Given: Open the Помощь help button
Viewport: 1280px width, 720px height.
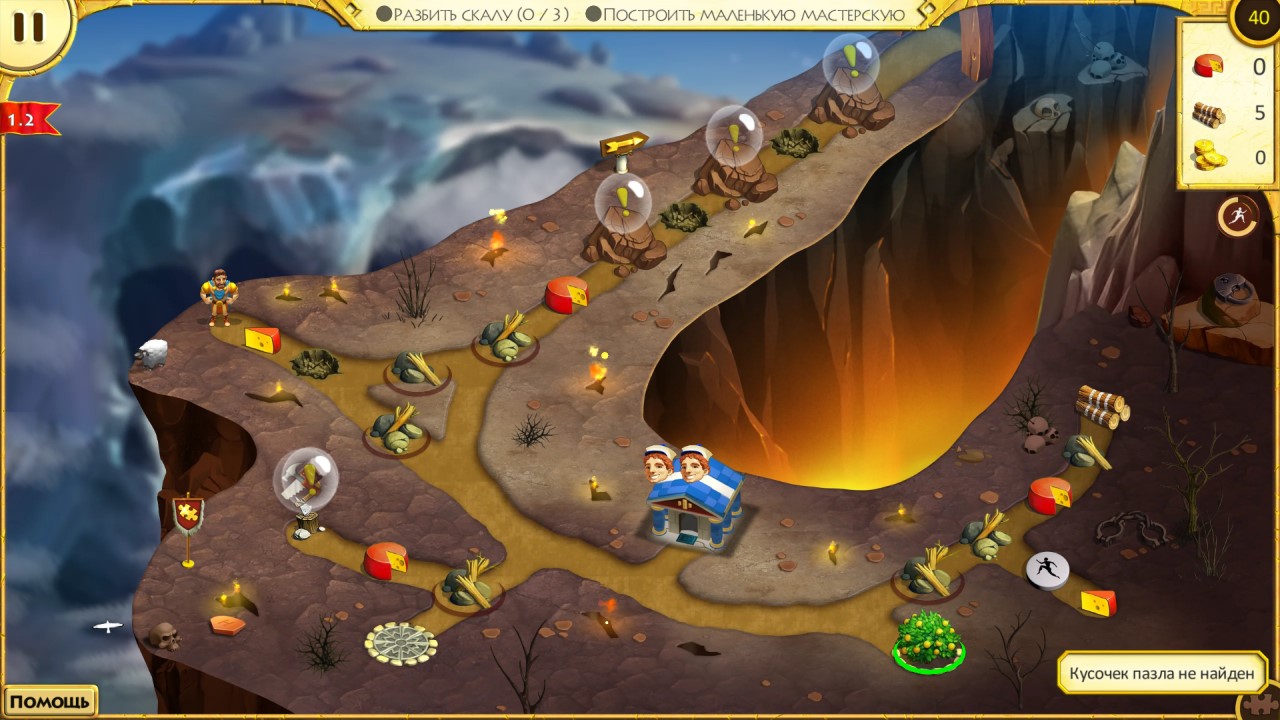Looking at the screenshot, I should [x=50, y=701].
